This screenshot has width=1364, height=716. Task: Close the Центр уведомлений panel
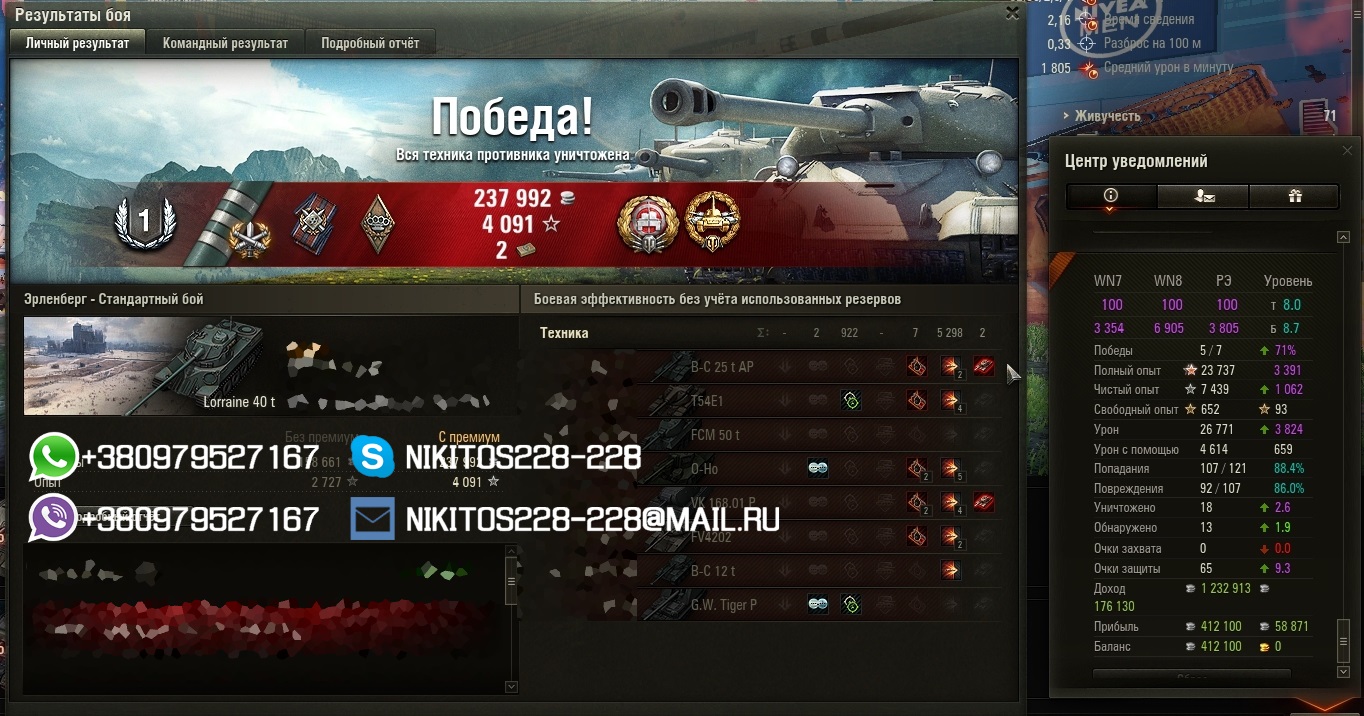pos(1347,151)
